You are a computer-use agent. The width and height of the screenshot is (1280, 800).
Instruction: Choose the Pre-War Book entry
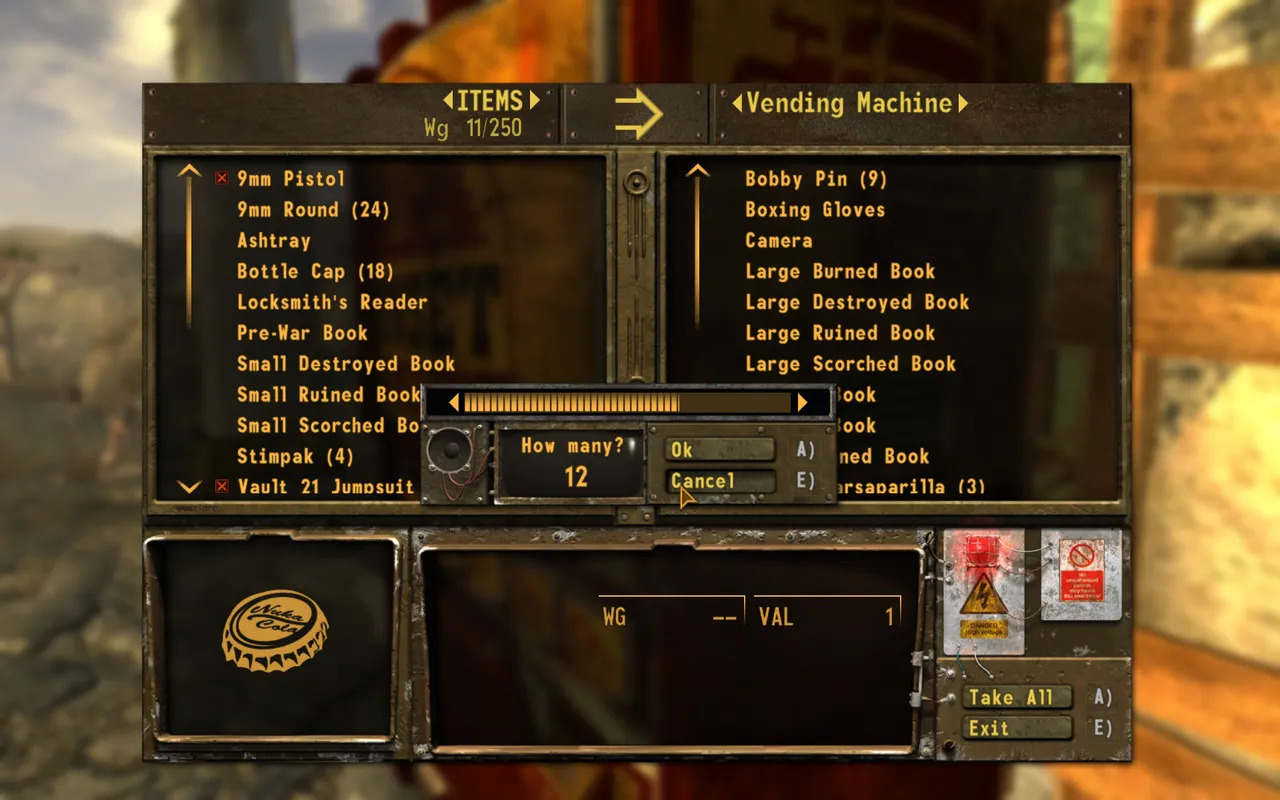point(302,333)
